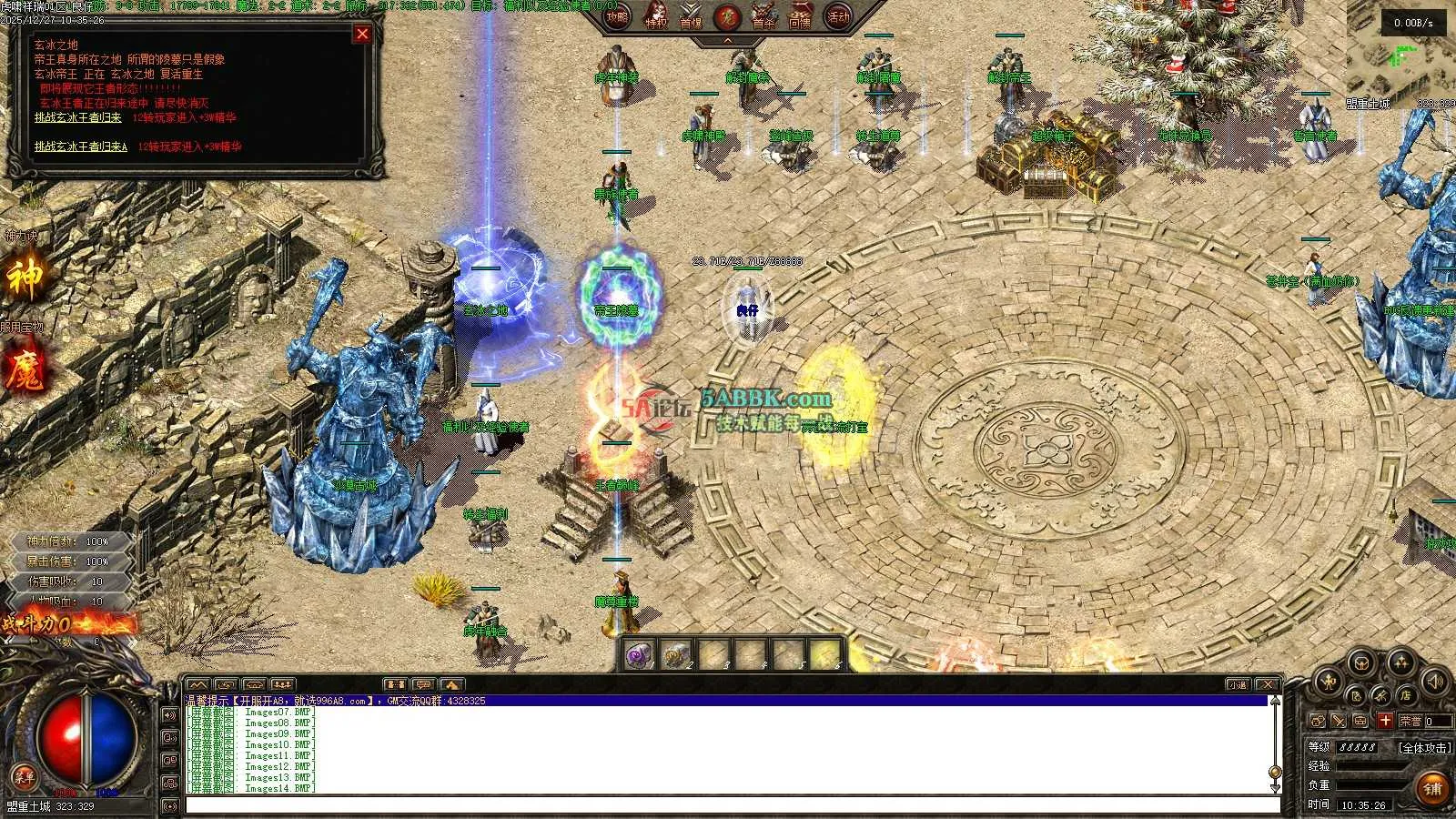The width and height of the screenshot is (1456, 819).
Task: Open the 首爆 first-drop rewards
Action: click(x=692, y=18)
